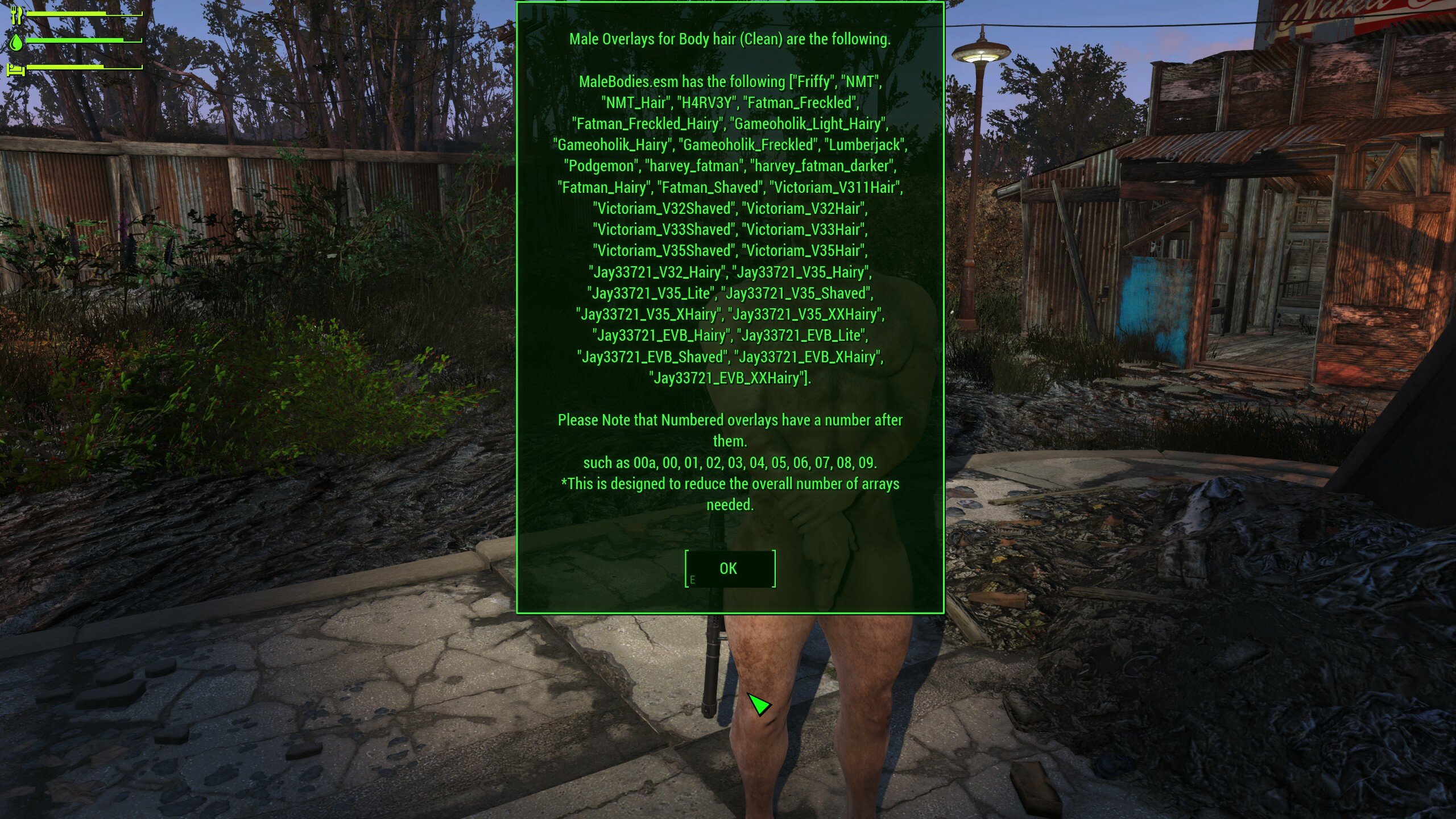Click the E key prompt on the OK button
1456x819 pixels.
click(x=693, y=579)
